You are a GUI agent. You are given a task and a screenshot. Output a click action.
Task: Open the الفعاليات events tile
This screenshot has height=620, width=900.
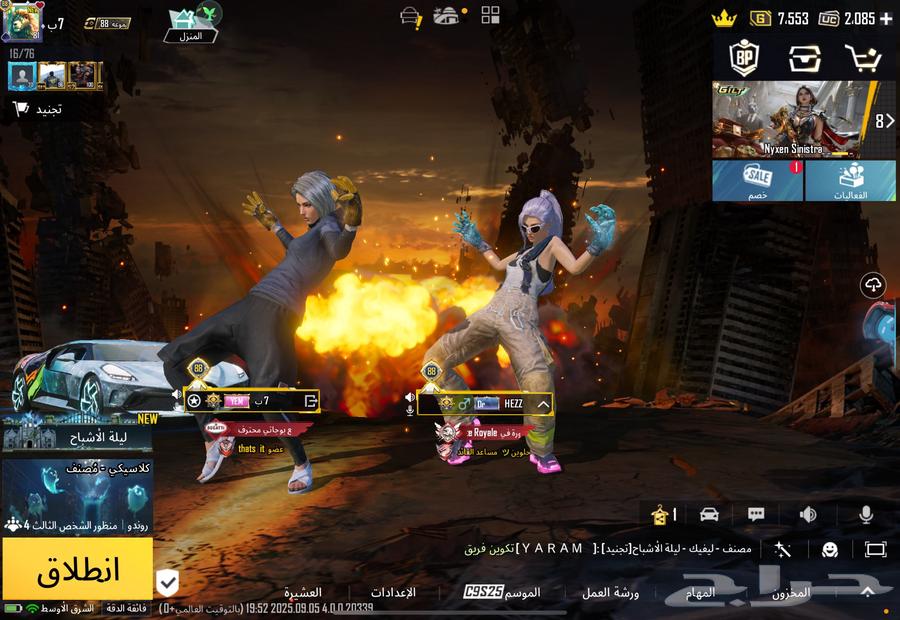850,181
